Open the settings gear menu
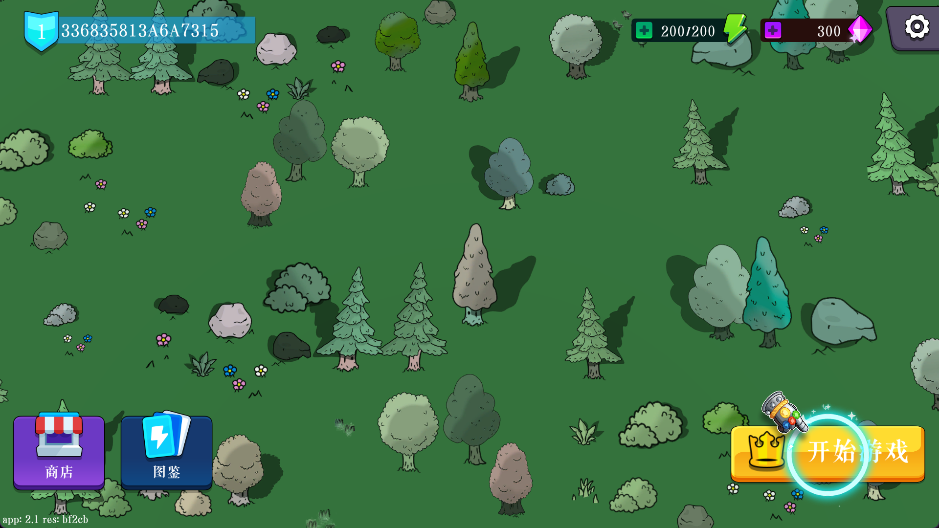Screen dimensions: 939x528 (916, 27)
